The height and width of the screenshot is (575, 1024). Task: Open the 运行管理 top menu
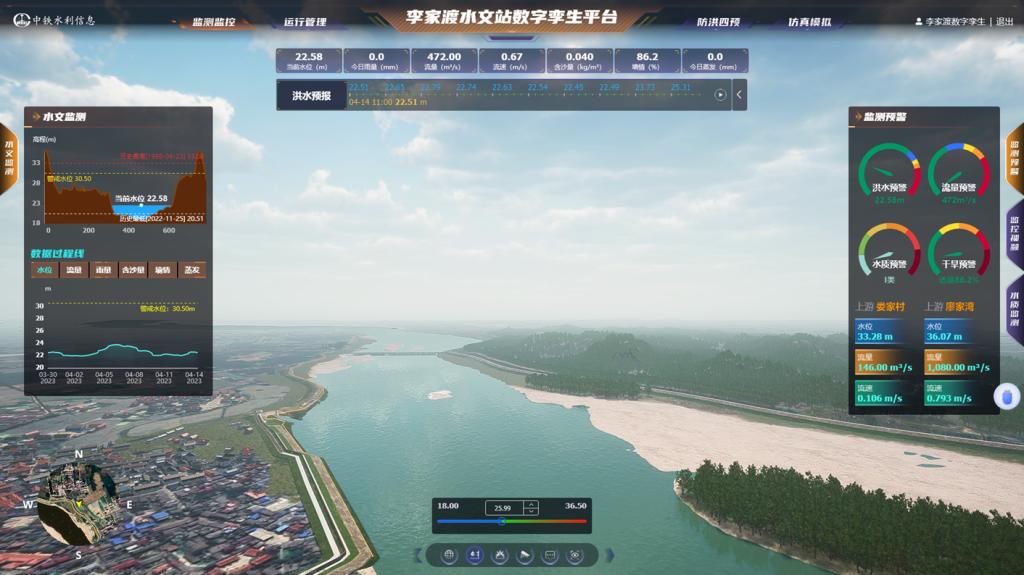click(305, 22)
